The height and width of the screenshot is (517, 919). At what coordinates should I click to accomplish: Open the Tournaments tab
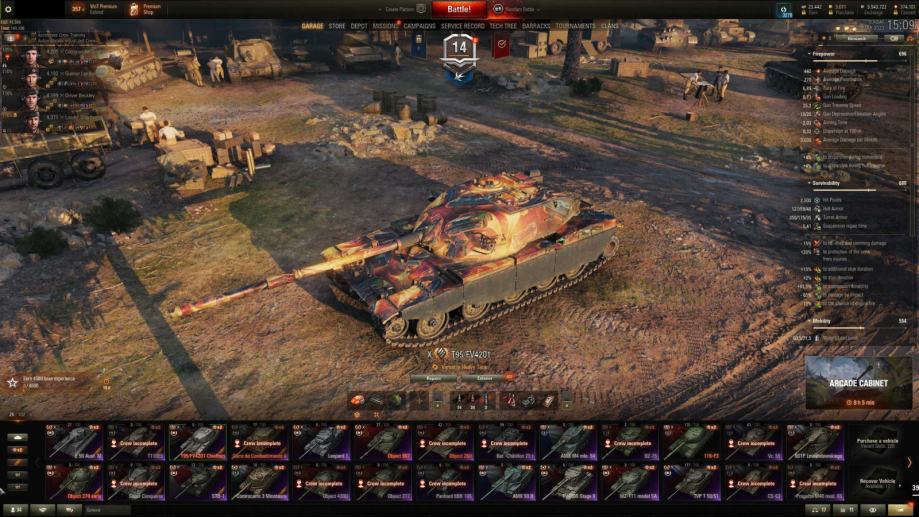575,26
